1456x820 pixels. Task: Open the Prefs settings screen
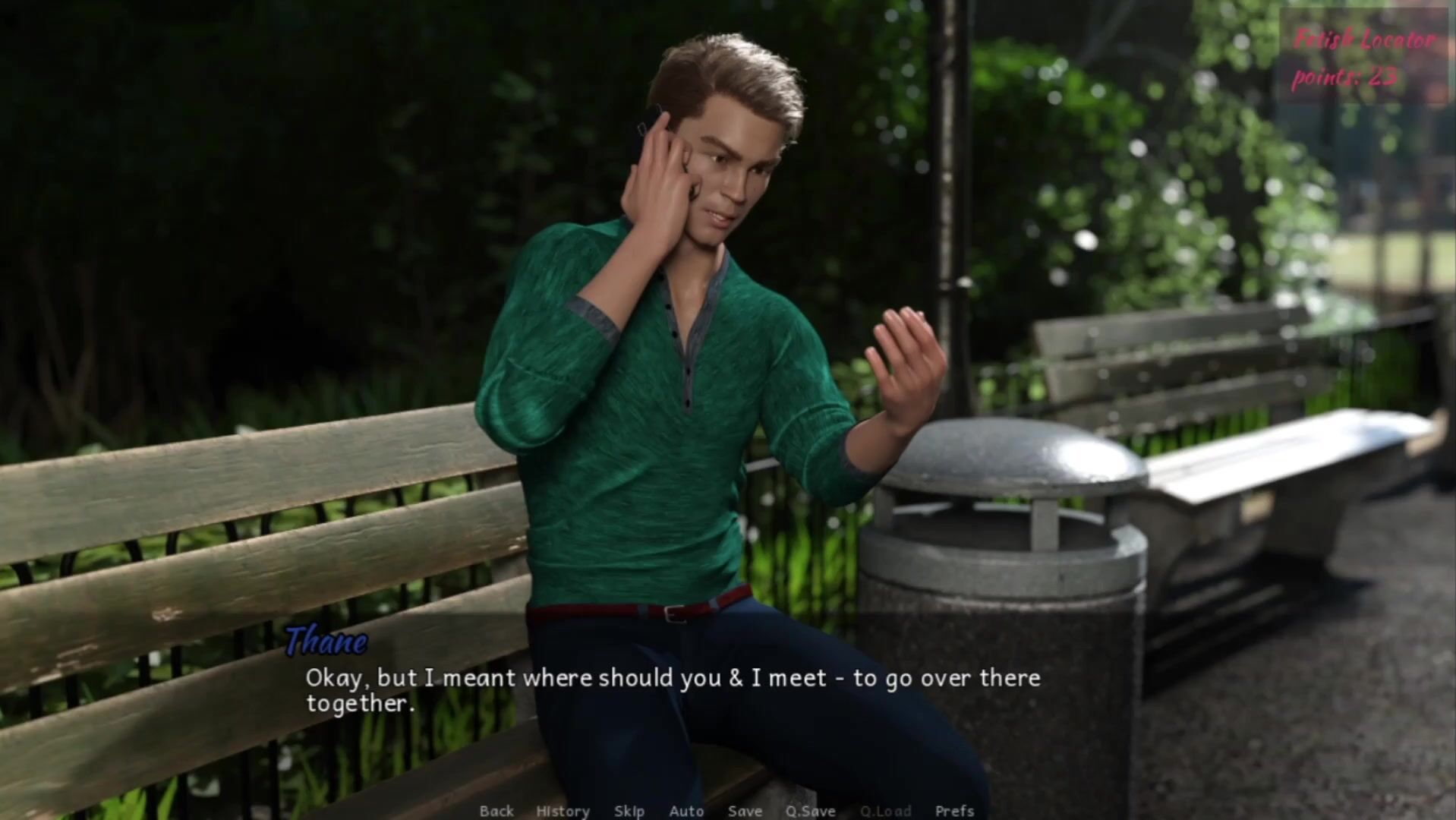click(x=954, y=811)
